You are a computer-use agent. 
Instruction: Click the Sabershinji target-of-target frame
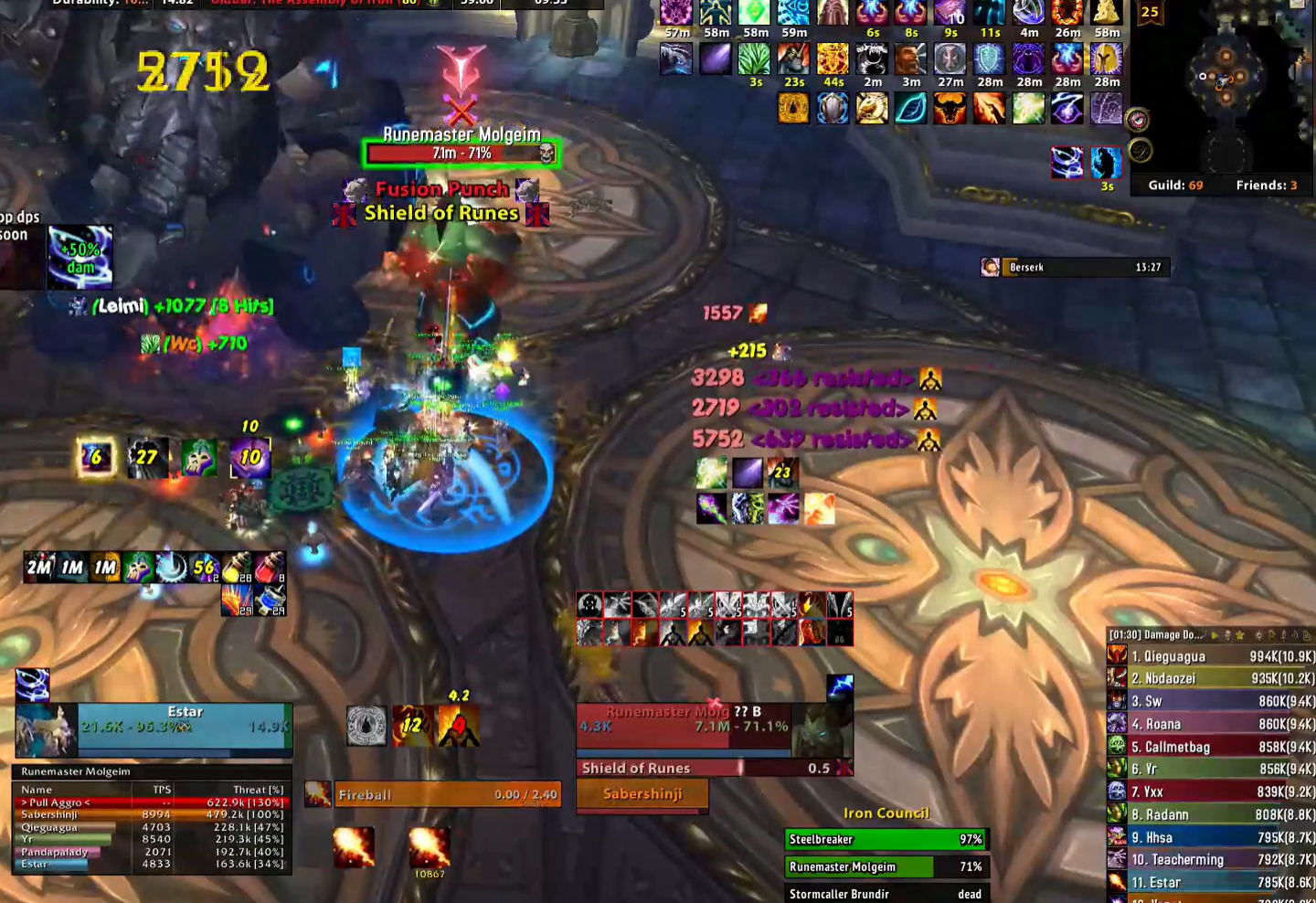point(642,794)
